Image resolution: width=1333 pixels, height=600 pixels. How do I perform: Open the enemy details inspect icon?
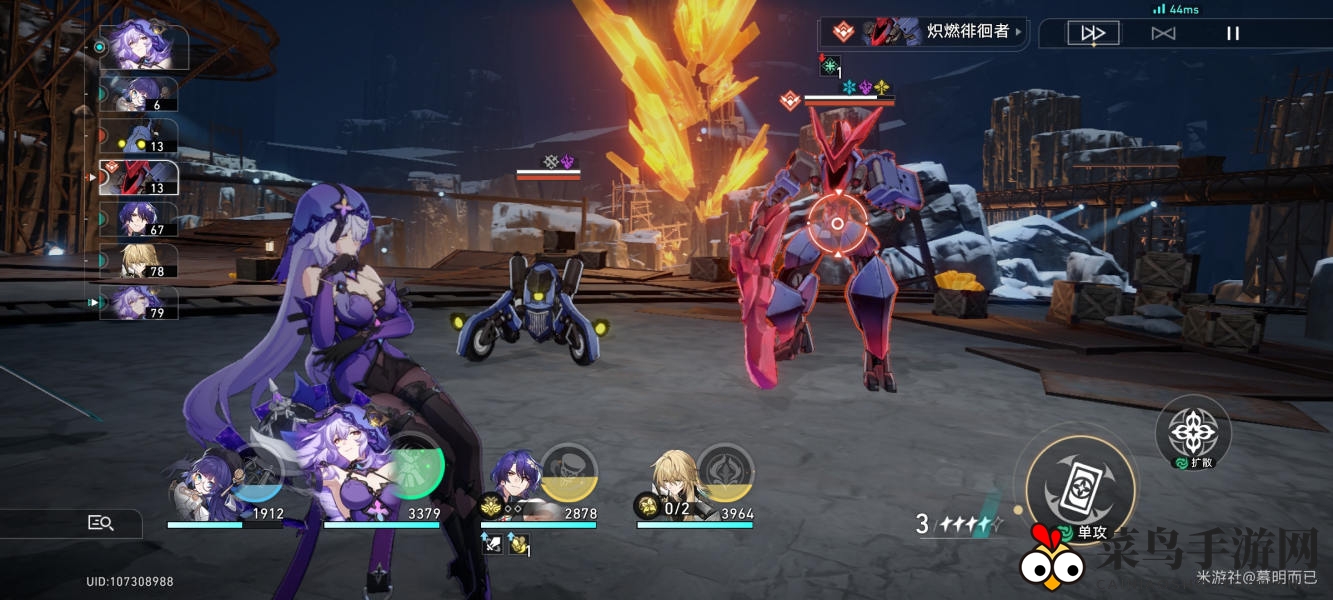(x=101, y=522)
